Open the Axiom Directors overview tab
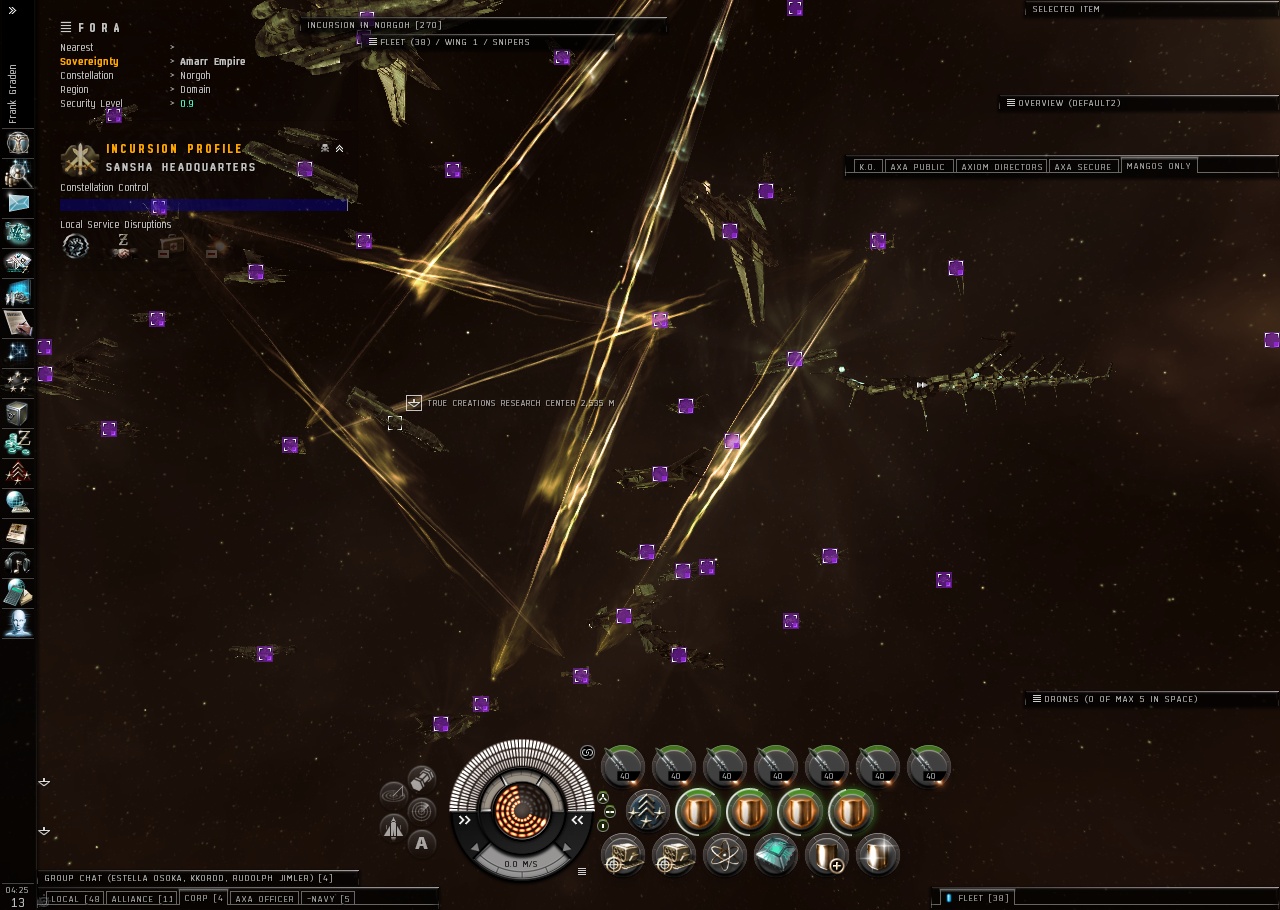 (x=1001, y=167)
